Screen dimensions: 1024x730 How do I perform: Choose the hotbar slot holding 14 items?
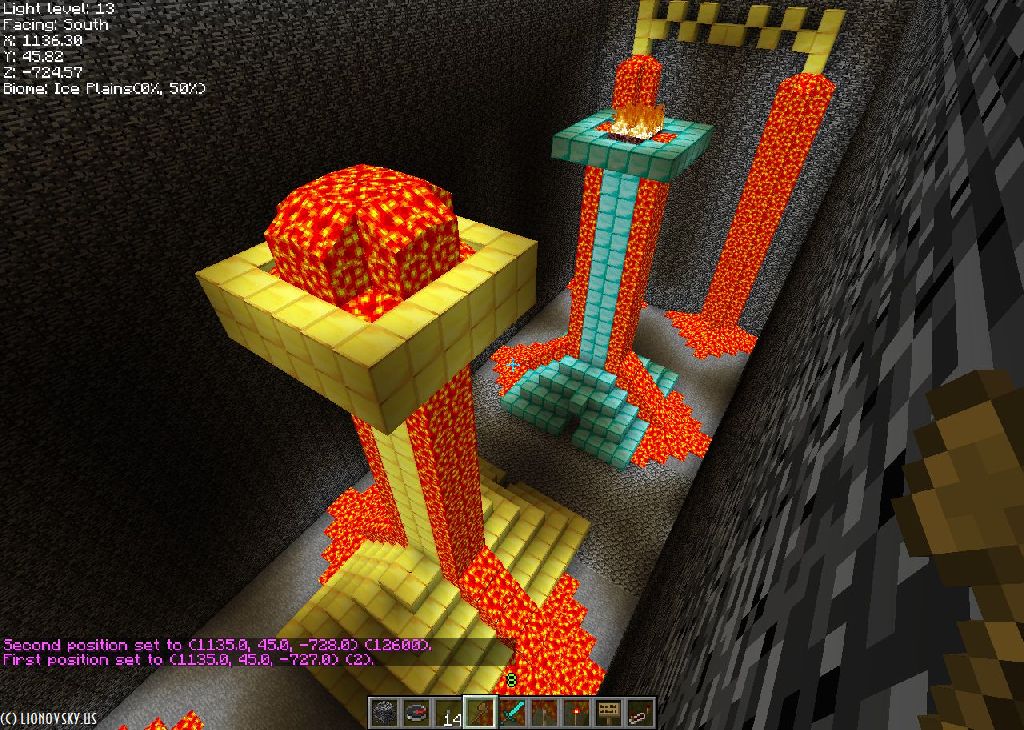point(449,713)
